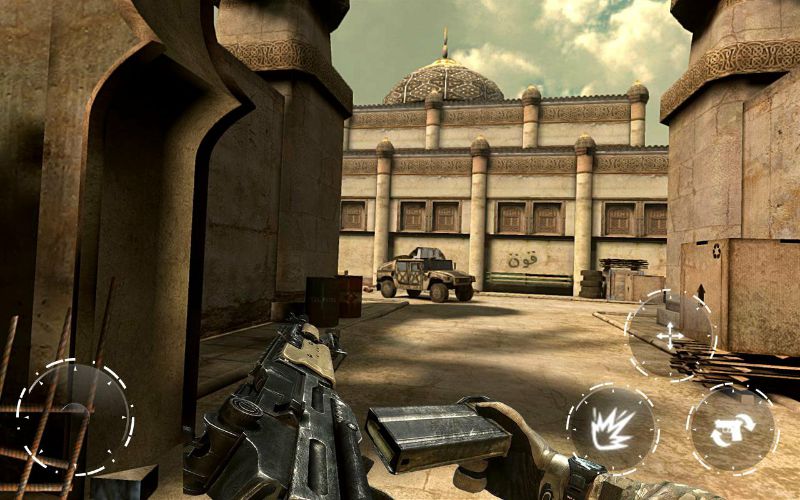Viewport: 800px width, 500px height.
Task: Switch weapons with the pistol swap button
Action: 732,429
